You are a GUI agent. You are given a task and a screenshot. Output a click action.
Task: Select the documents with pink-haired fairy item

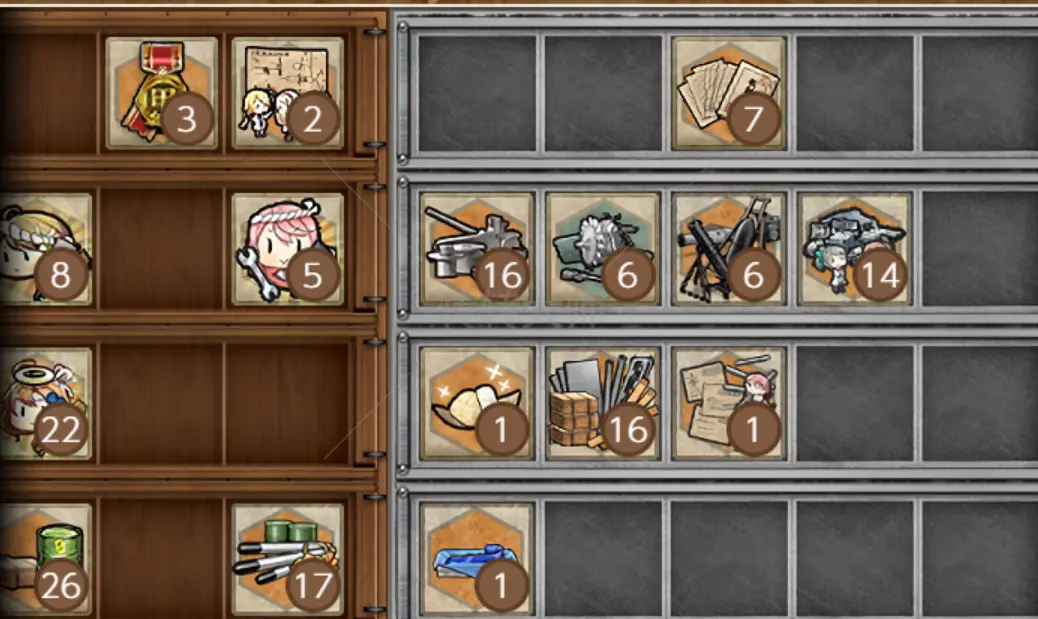coord(729,403)
